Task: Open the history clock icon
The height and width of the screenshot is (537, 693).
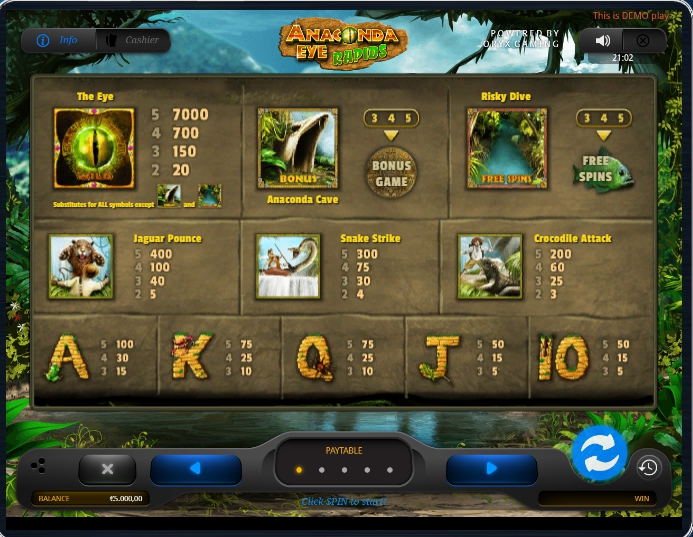Action: (648, 467)
